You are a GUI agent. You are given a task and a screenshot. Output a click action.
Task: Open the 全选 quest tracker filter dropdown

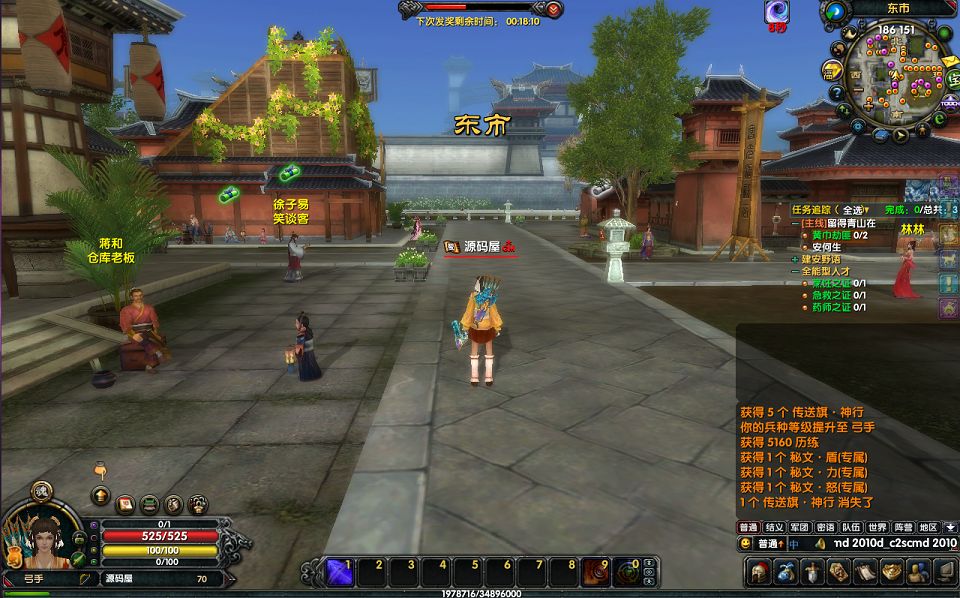point(846,210)
